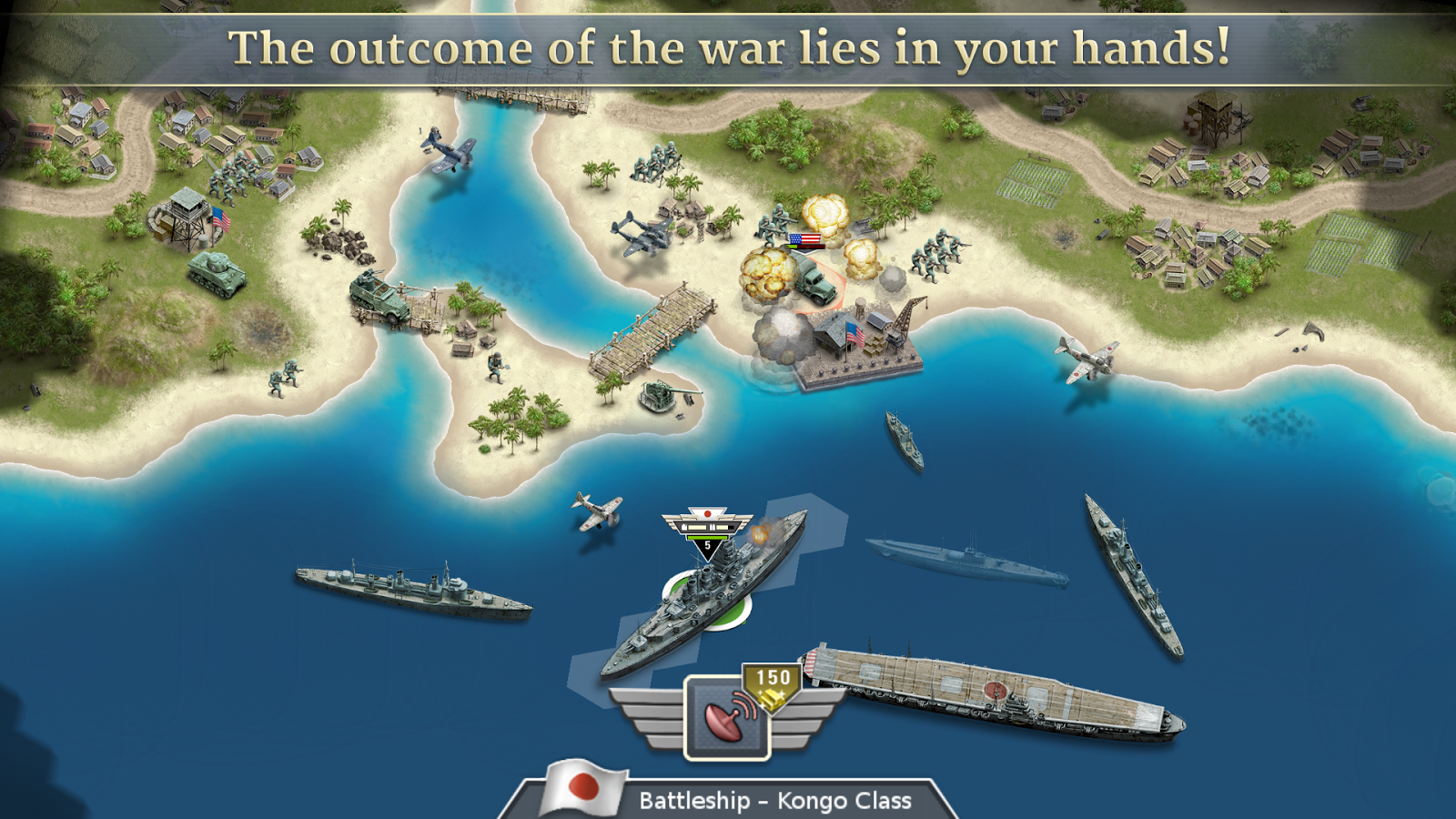The width and height of the screenshot is (1456, 819).
Task: Click the Japanese unit info badge showing level 5
Action: pos(705,528)
